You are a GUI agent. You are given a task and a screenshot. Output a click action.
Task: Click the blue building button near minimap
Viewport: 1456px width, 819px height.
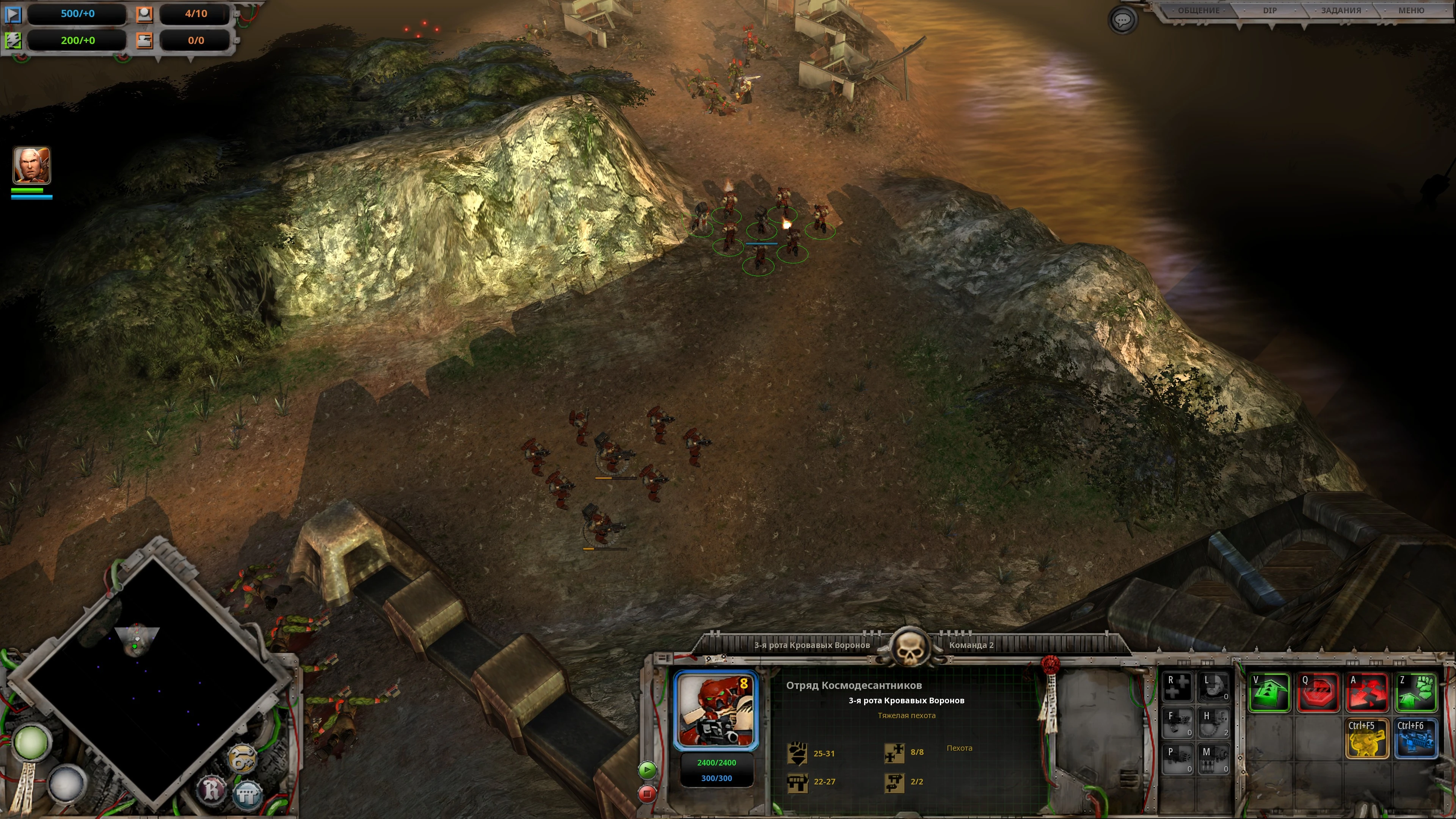click(x=248, y=794)
